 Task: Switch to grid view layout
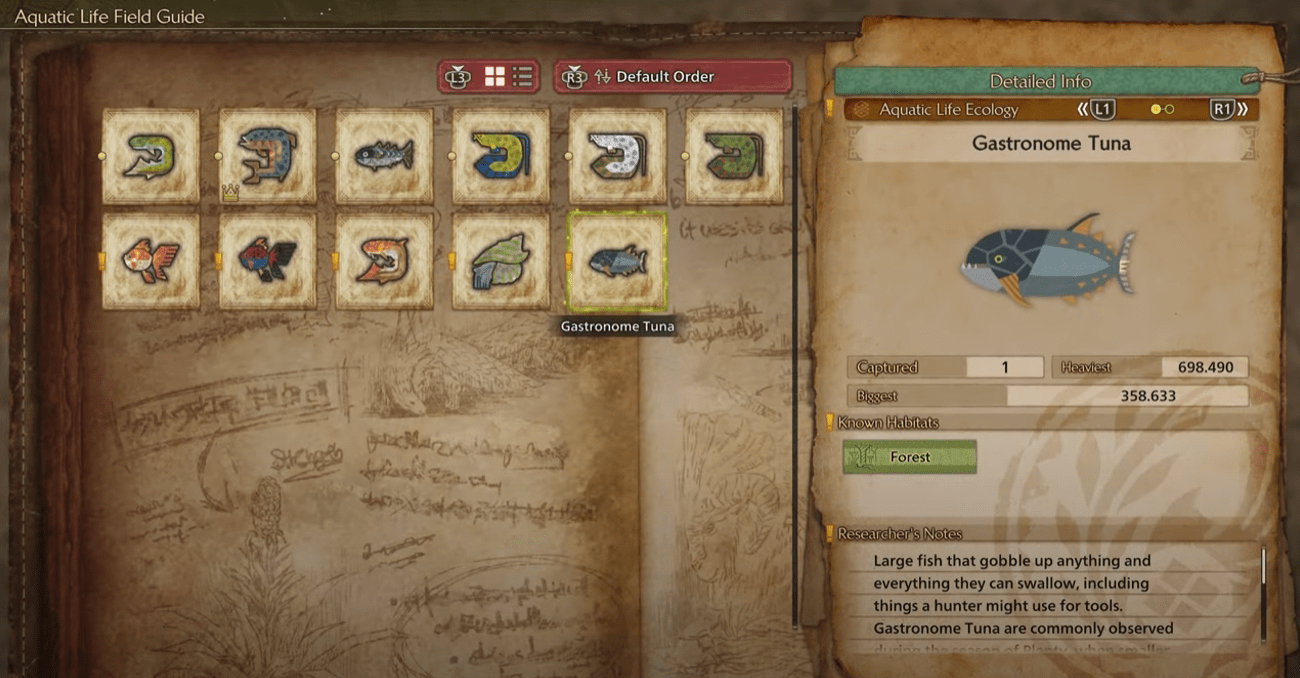[495, 77]
